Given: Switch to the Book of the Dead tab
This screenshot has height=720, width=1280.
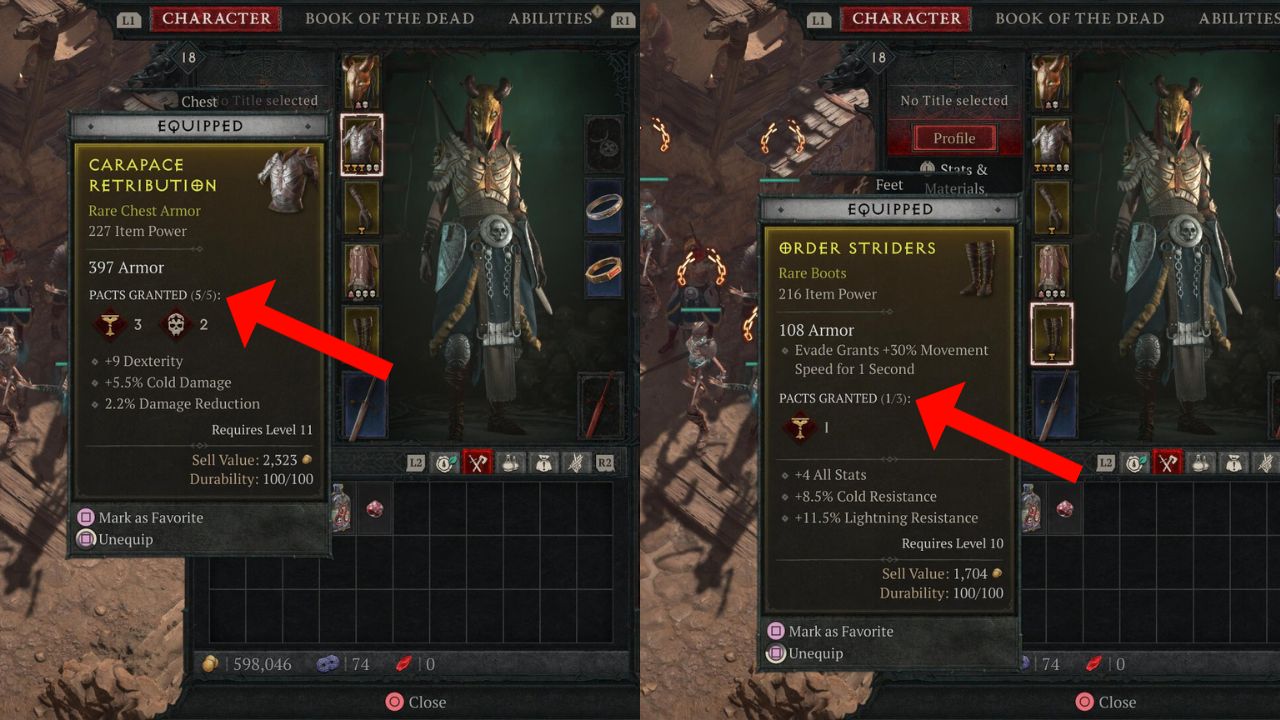Looking at the screenshot, I should (390, 18).
